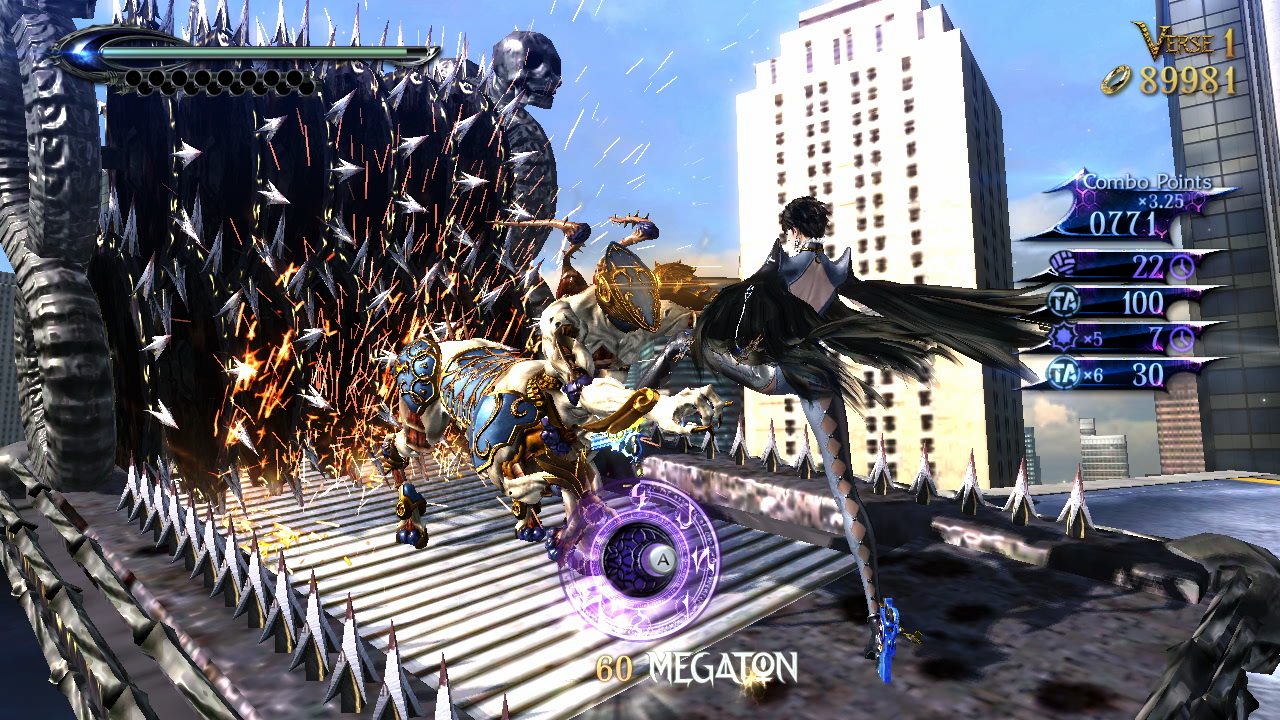
Task: Click the clock icon next to the 7
Action: 1181,338
